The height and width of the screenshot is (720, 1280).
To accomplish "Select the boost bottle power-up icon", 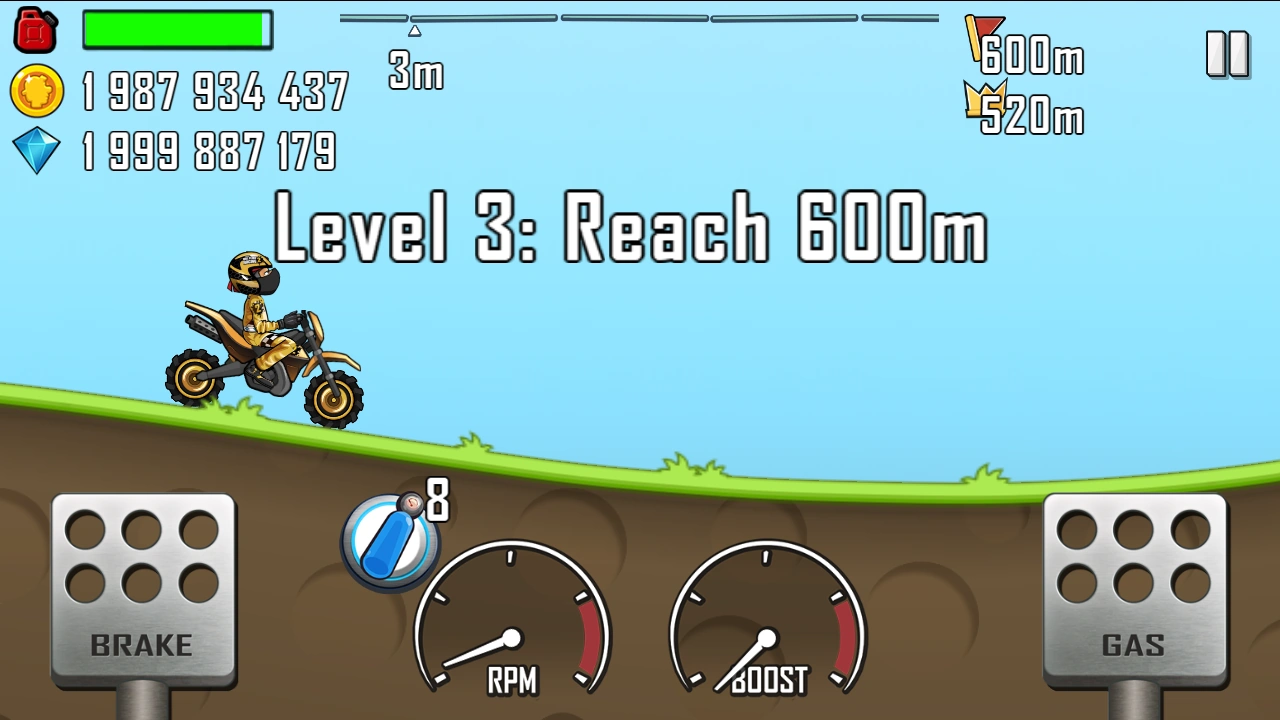I will 390,540.
